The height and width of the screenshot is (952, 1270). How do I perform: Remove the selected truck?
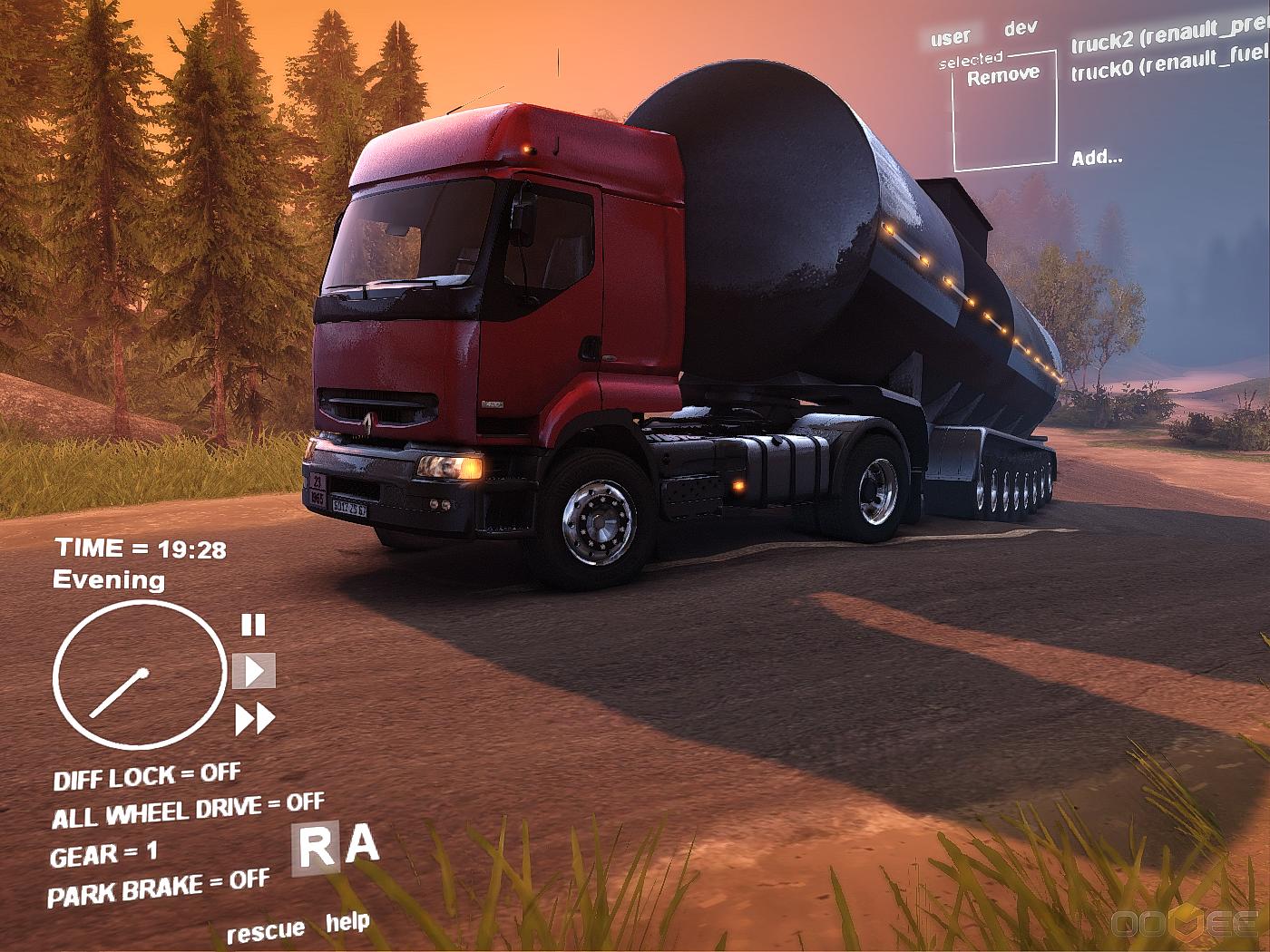tap(1003, 76)
